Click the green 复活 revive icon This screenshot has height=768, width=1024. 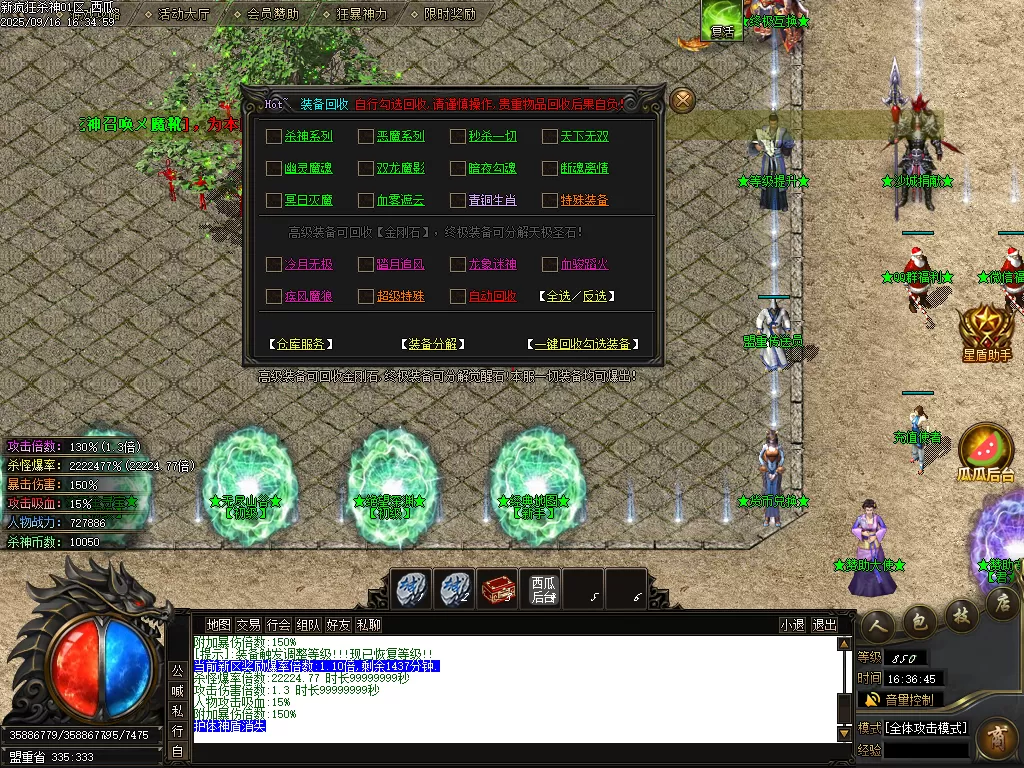(x=721, y=20)
